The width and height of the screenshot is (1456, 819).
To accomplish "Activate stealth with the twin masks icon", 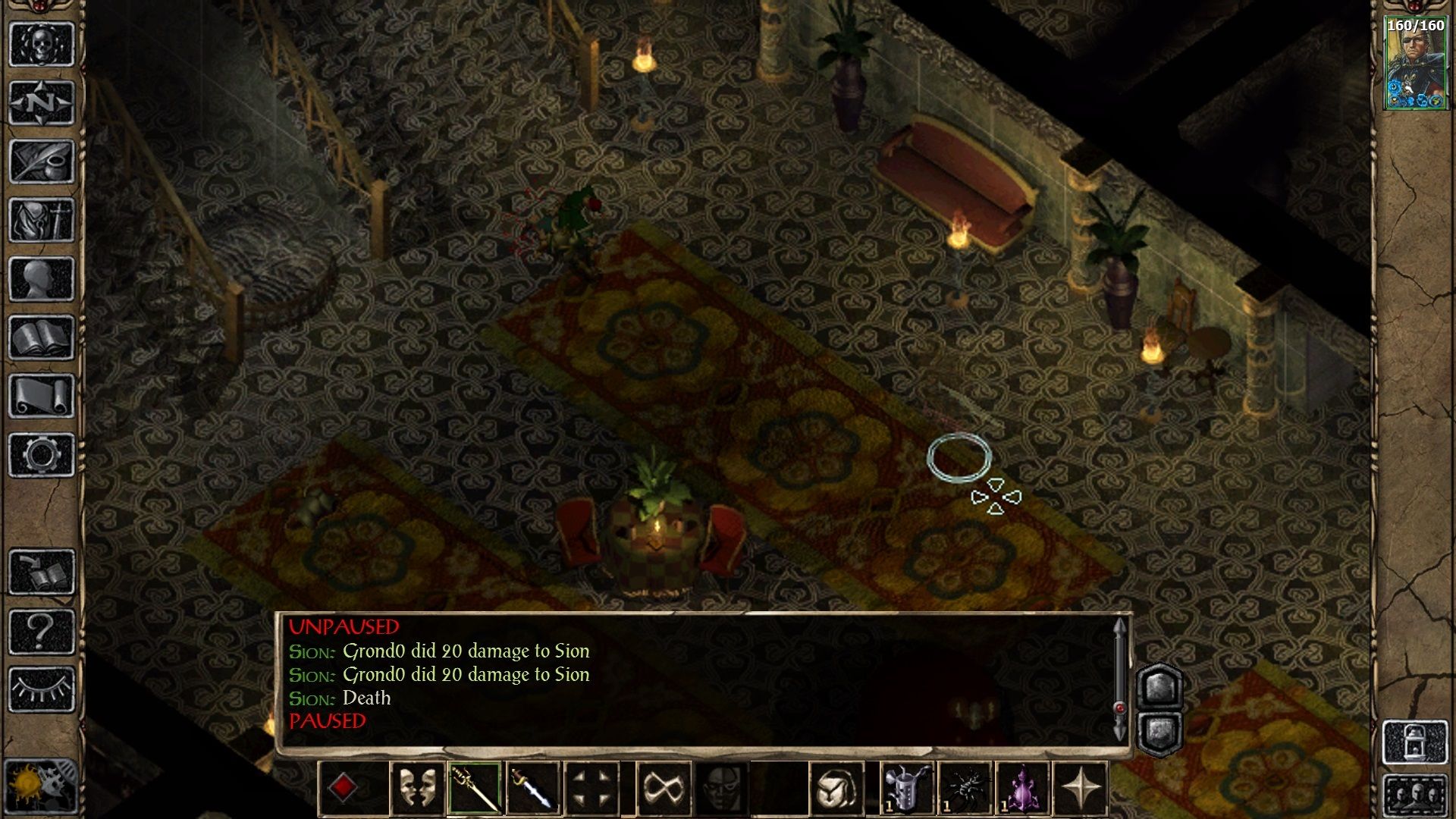I will click(417, 788).
